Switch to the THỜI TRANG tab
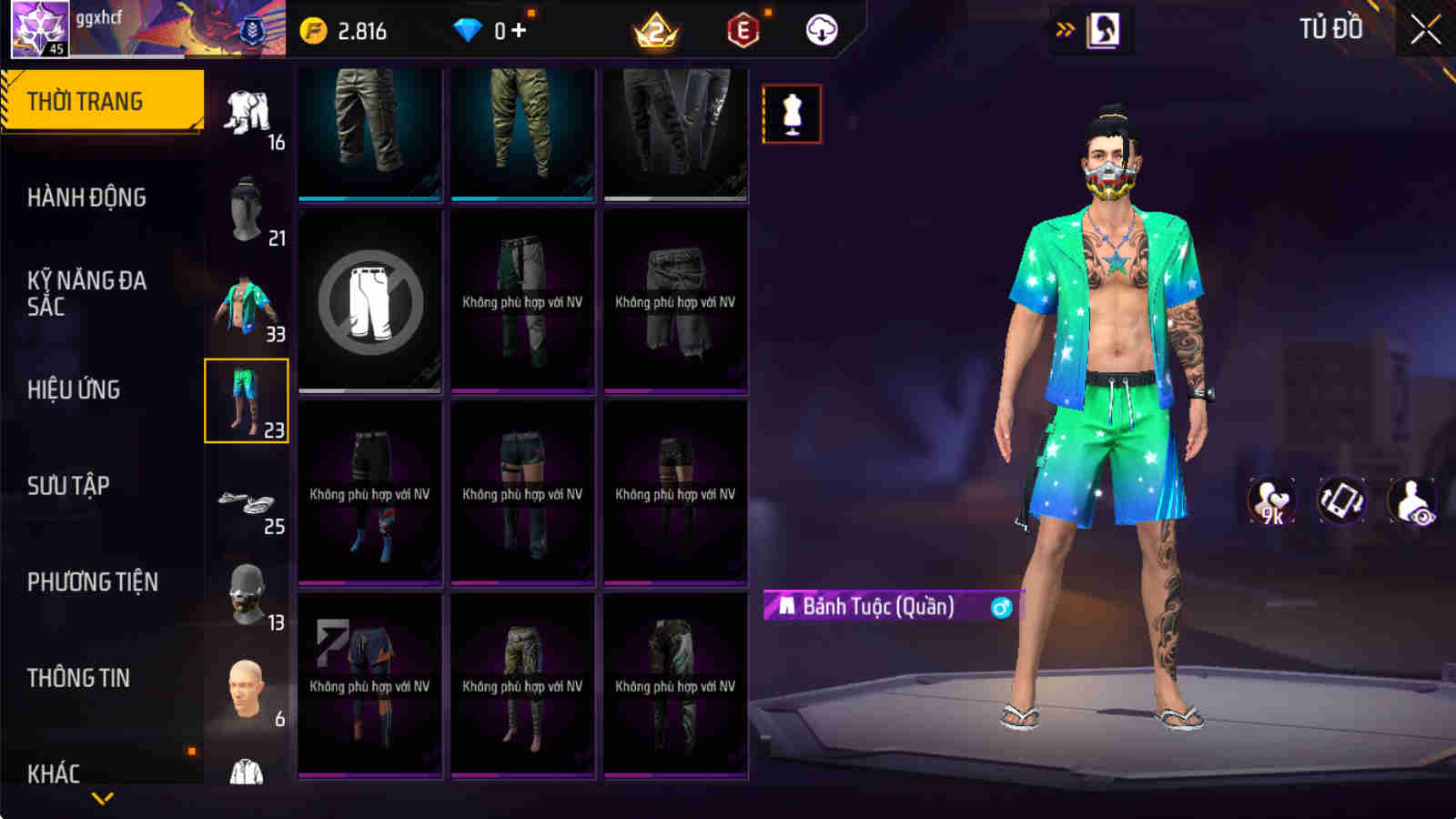This screenshot has height=819, width=1456. [100, 100]
